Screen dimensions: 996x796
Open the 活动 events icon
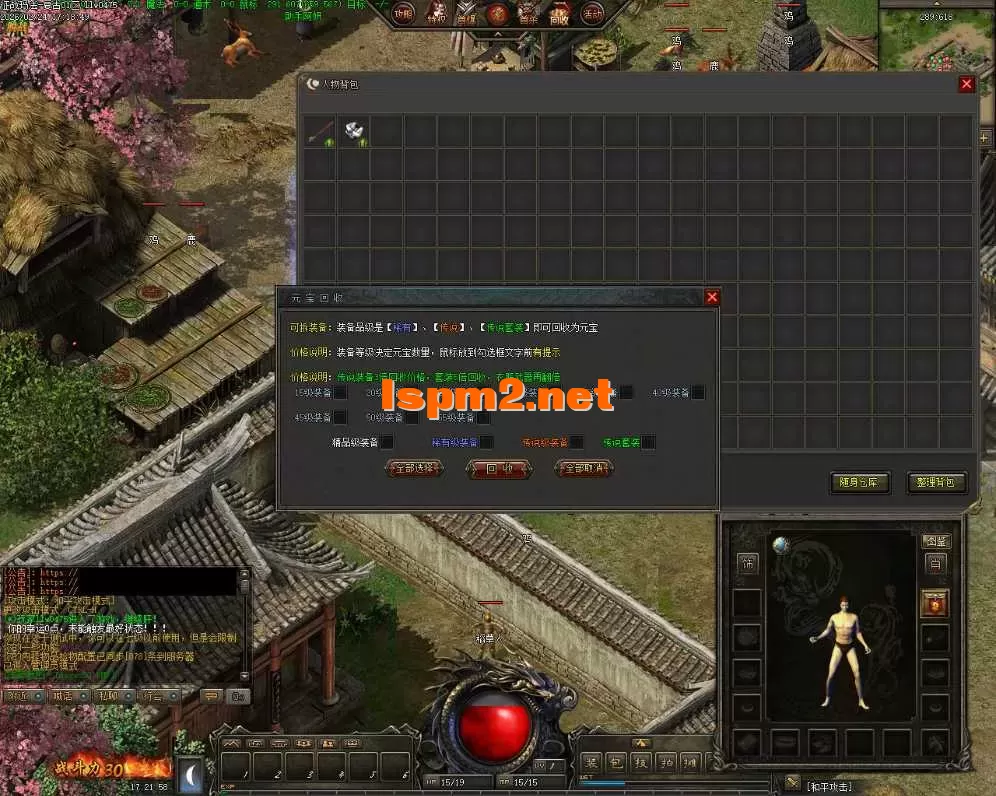pos(592,15)
